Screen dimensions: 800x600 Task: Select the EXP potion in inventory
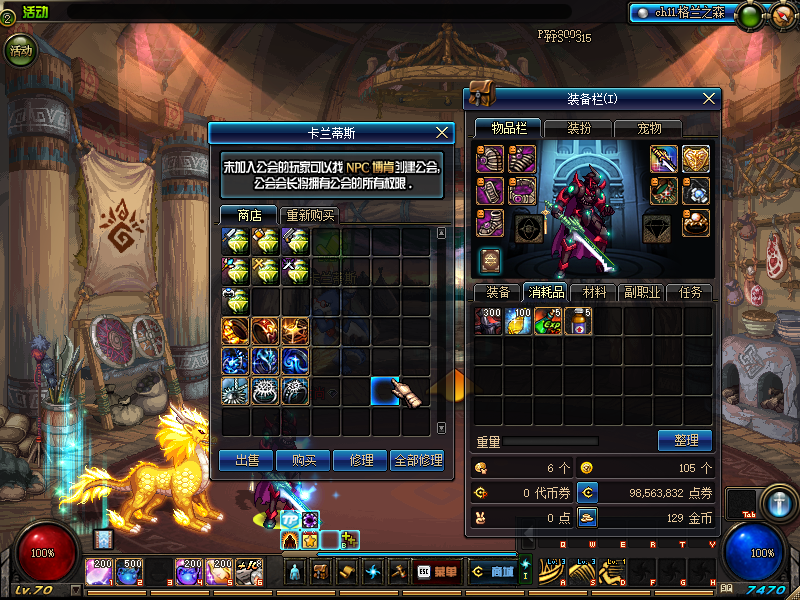pyautogui.click(x=548, y=322)
